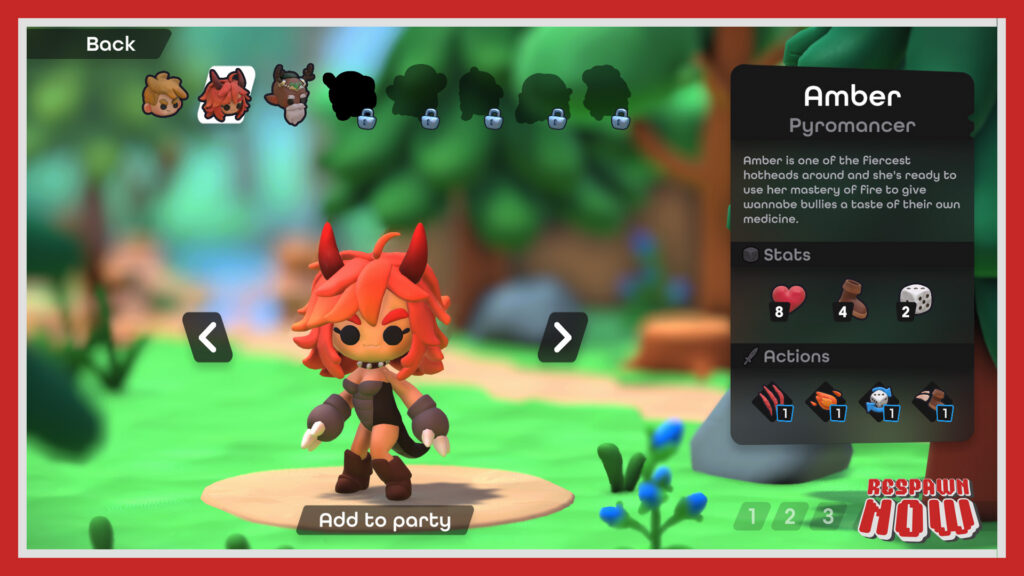Inspect the red claw slash action

[770, 402]
